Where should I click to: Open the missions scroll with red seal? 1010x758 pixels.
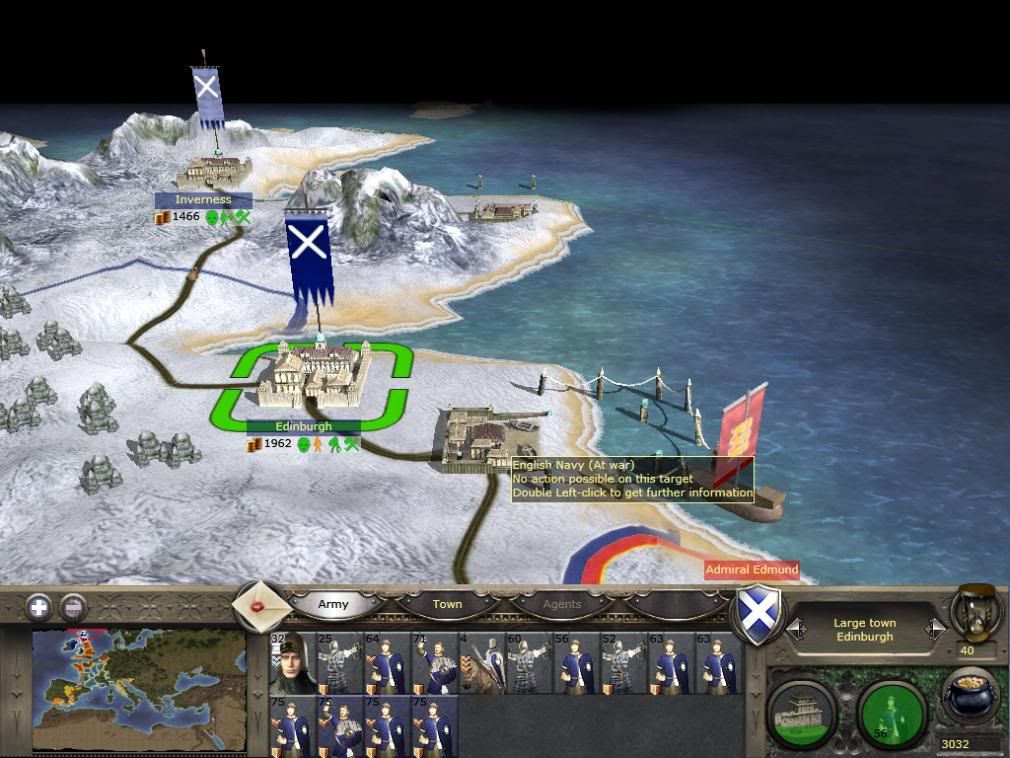click(263, 606)
